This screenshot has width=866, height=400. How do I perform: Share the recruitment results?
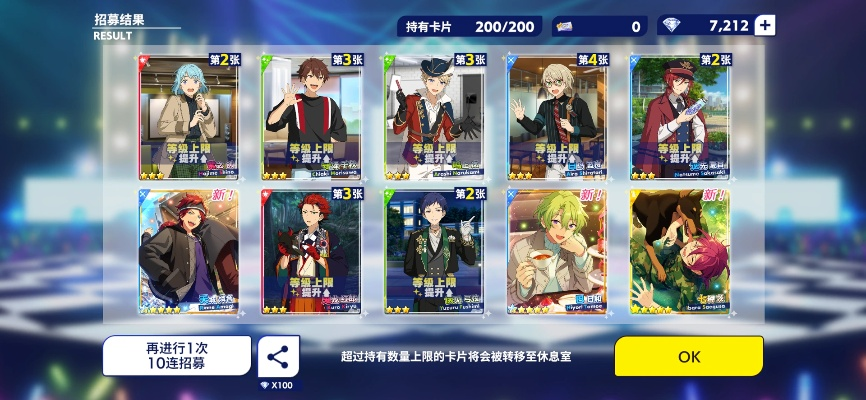point(278,356)
